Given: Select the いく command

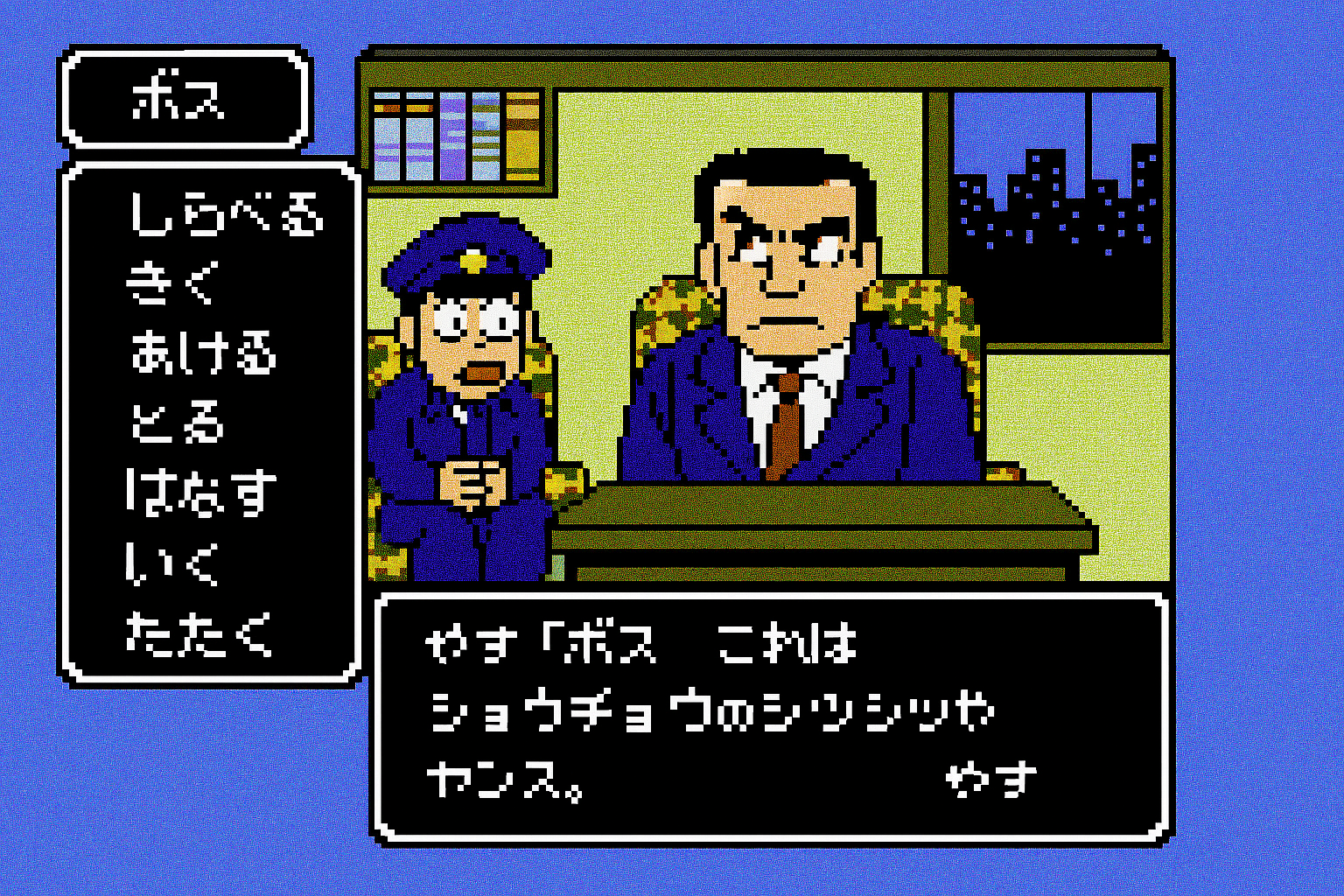Looking at the screenshot, I should click(171, 563).
